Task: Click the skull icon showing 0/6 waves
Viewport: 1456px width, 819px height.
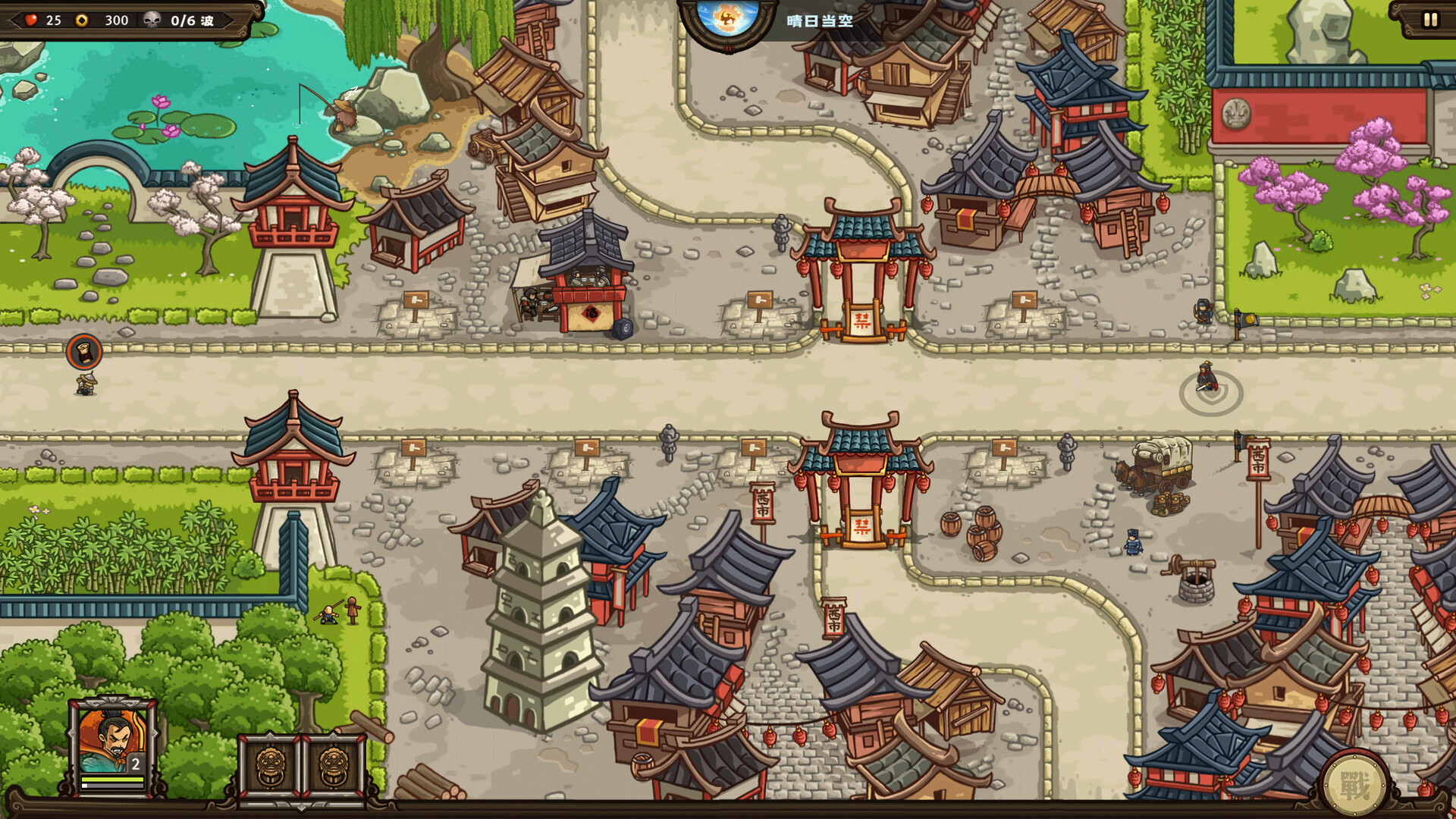Action: tap(153, 20)
